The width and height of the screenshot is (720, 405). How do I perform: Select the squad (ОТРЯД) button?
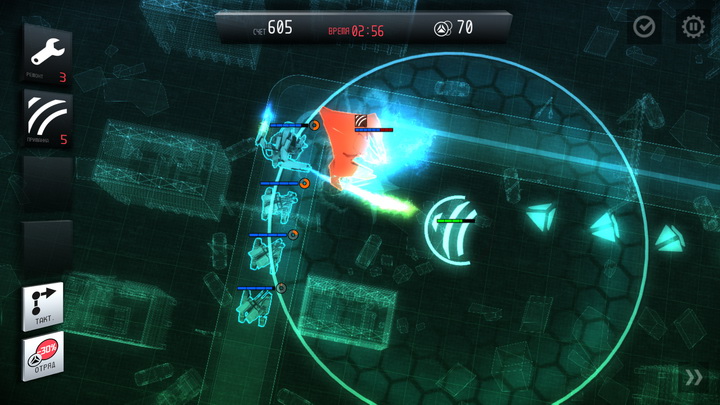click(x=44, y=356)
